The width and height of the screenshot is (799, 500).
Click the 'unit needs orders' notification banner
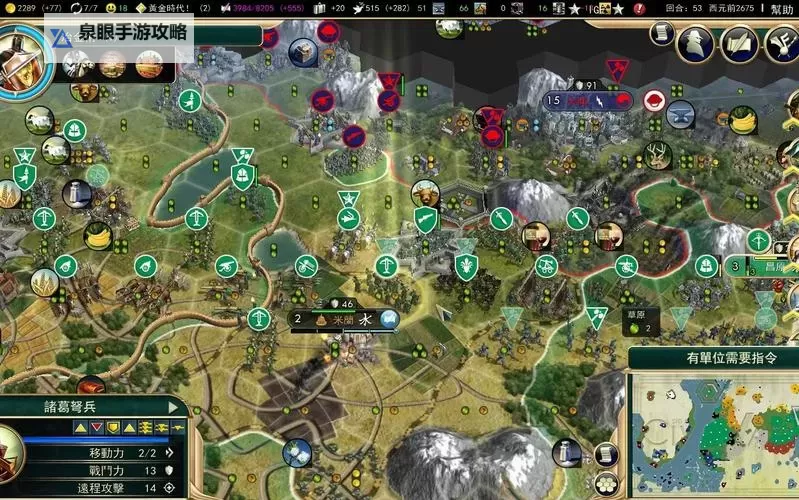714,357
